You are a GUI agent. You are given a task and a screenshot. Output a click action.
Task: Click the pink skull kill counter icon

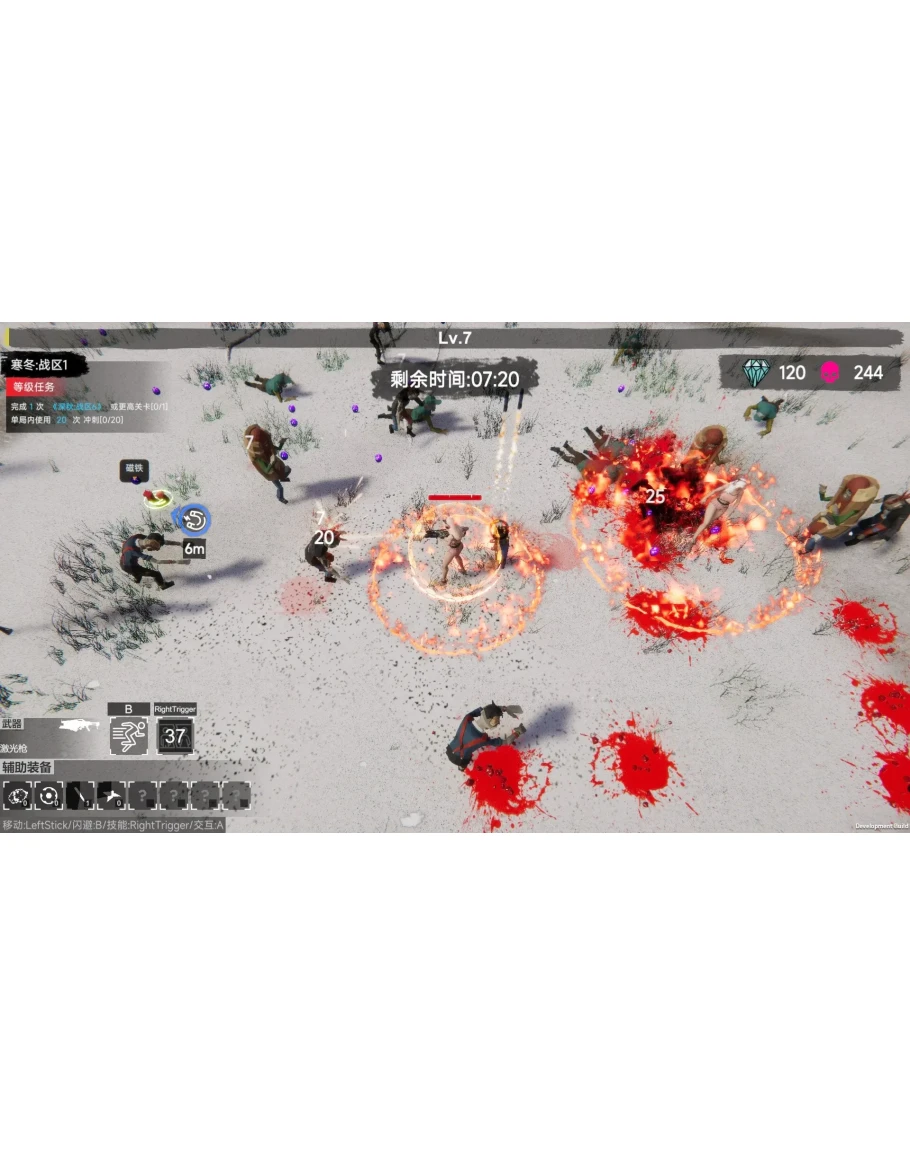(830, 373)
